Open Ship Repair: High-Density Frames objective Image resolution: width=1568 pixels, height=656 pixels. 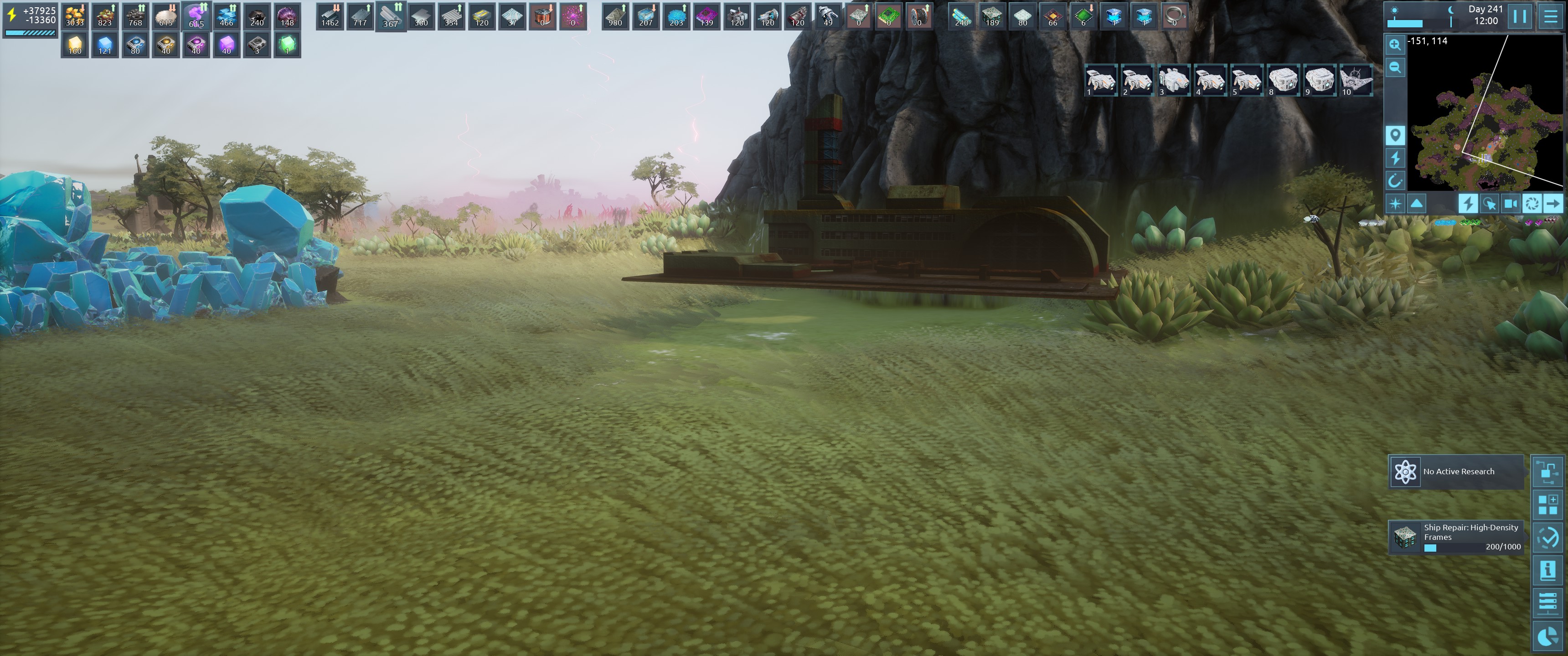tap(1456, 538)
